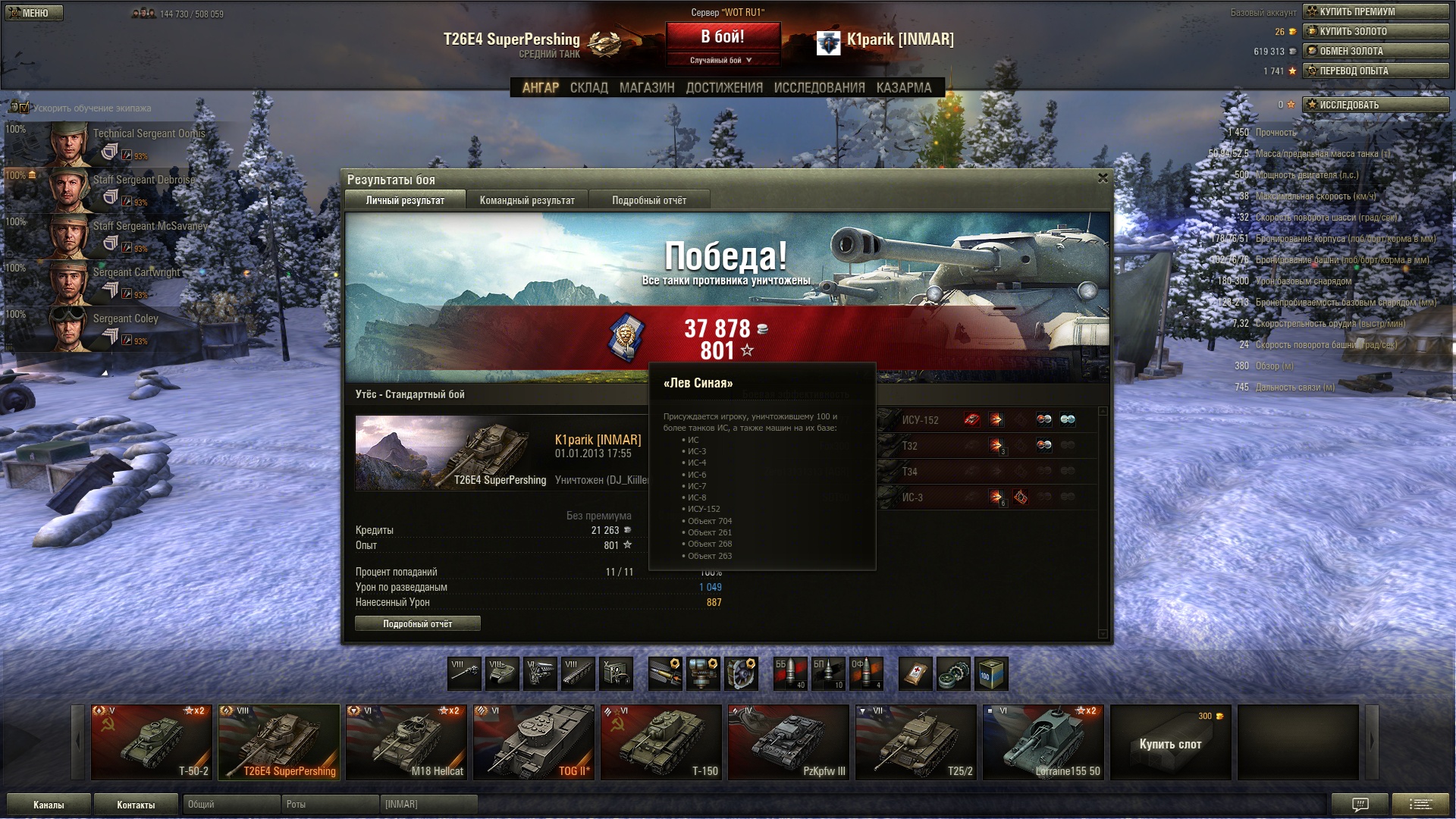1456x819 pixels.
Task: Switch to the КАЗАРМА section
Action: (x=904, y=88)
